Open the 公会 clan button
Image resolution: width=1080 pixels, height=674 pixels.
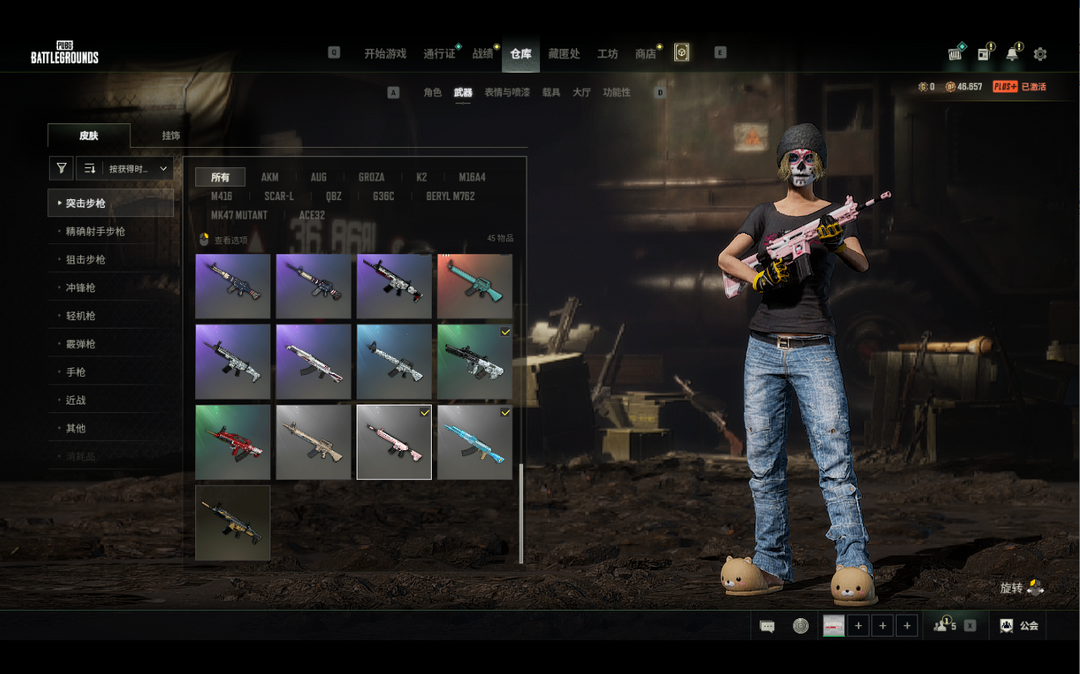click(x=1019, y=626)
